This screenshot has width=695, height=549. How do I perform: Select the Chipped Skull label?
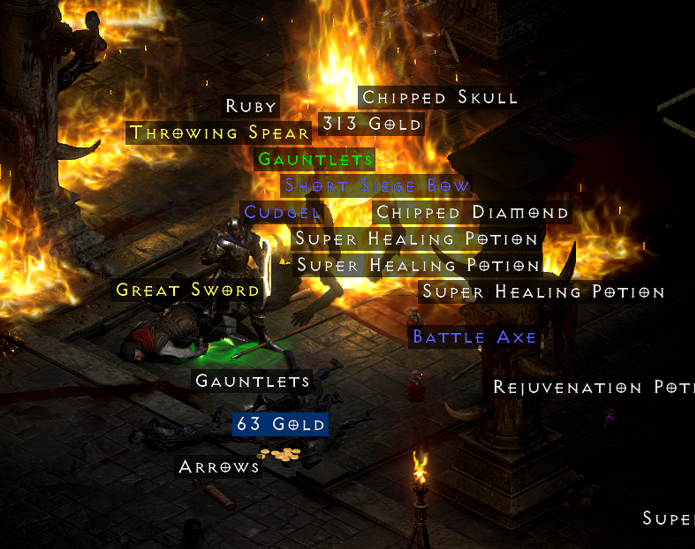(x=439, y=97)
